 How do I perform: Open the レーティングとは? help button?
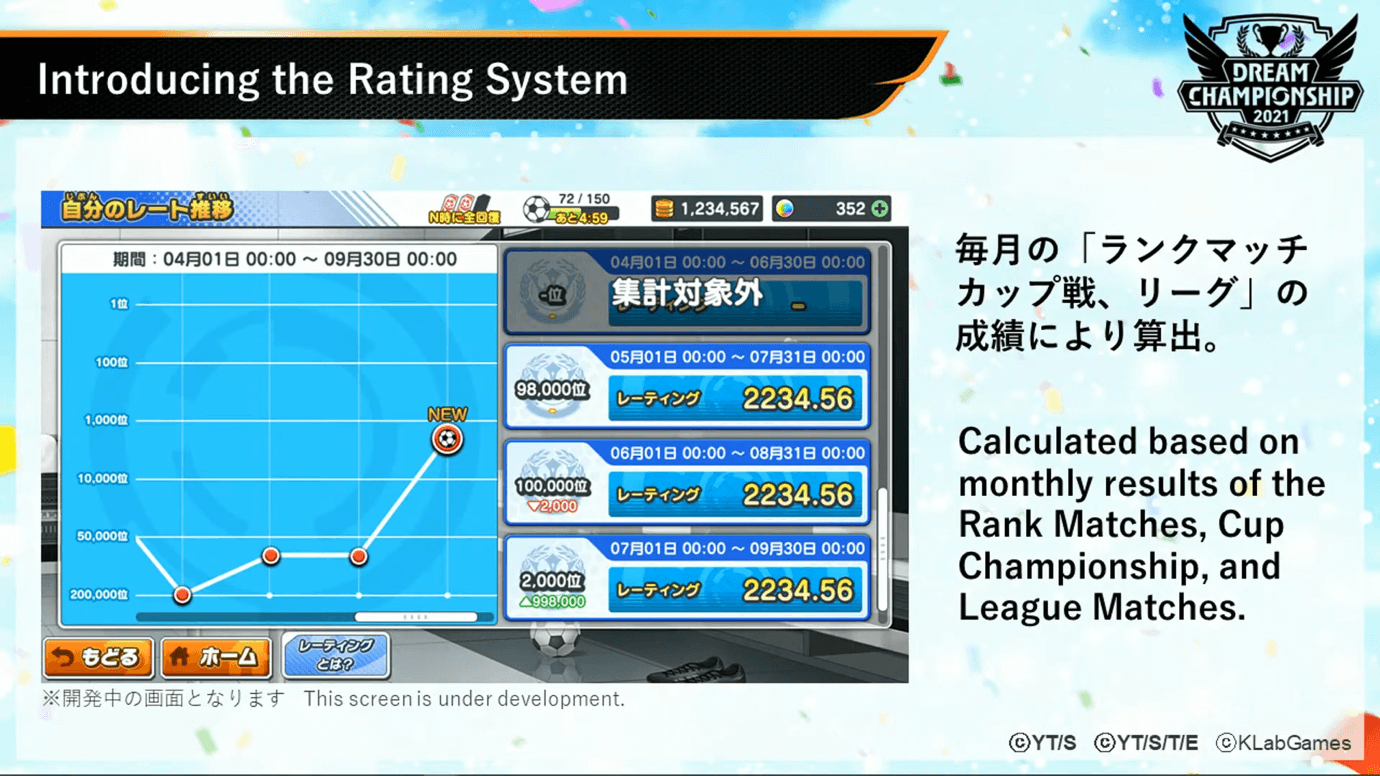[x=336, y=656]
